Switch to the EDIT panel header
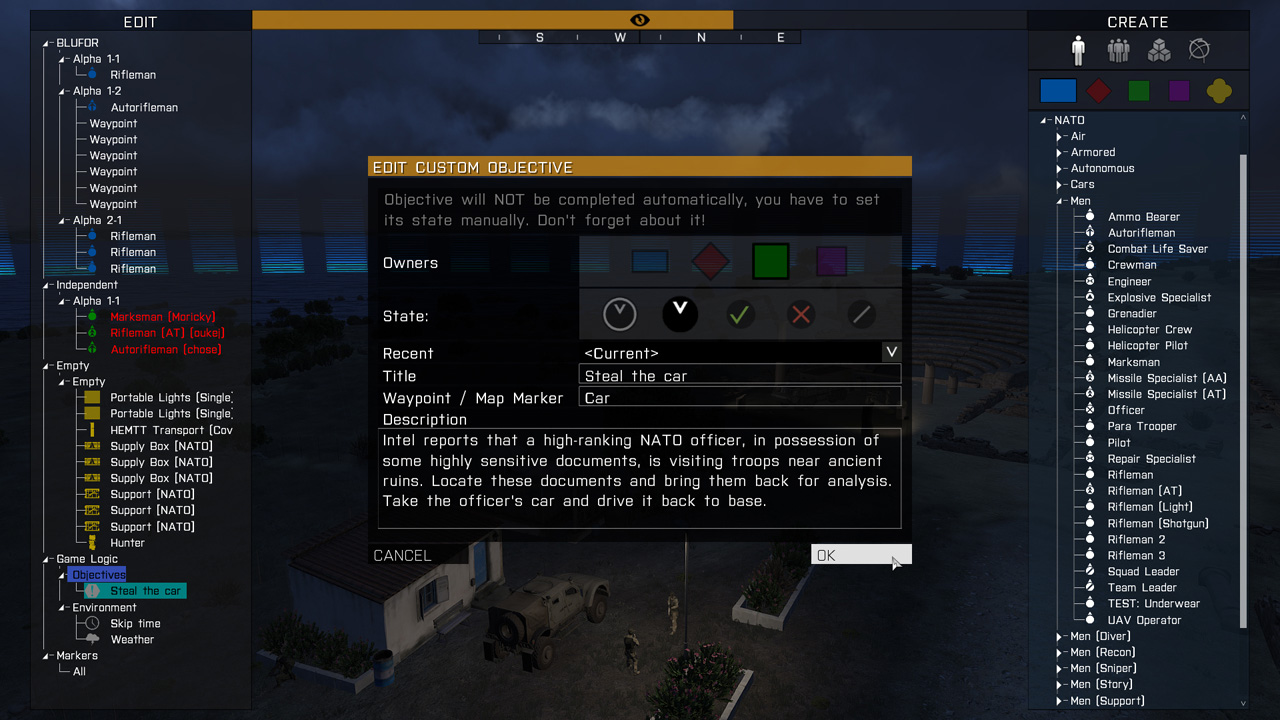Screen dimensions: 1280x720 click(x=140, y=21)
